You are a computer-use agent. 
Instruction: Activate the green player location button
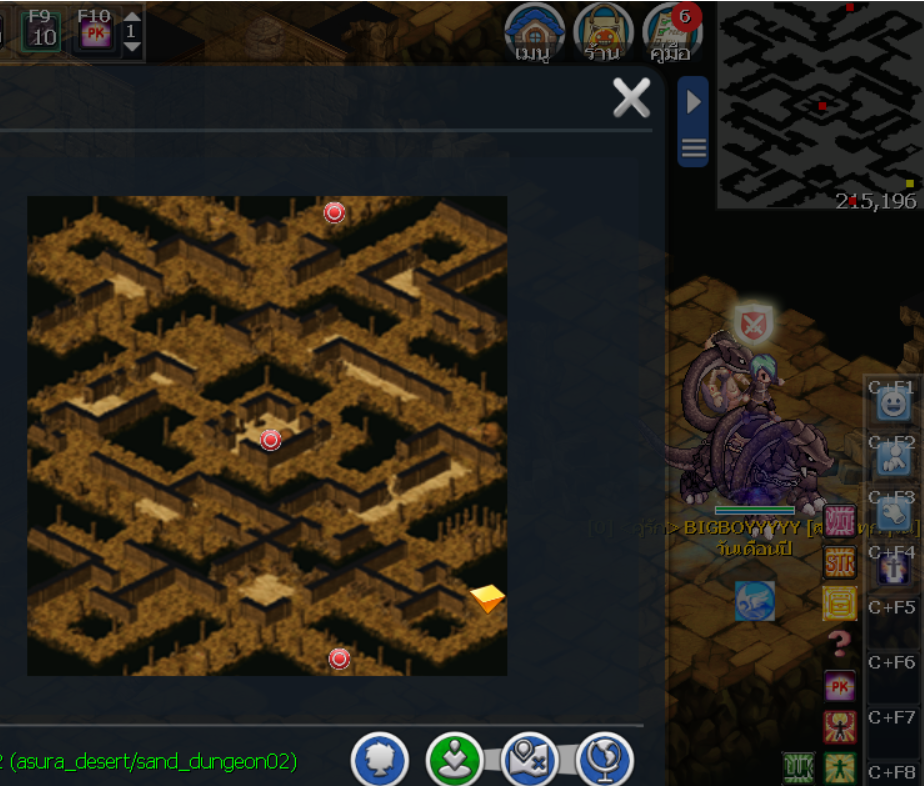[x=455, y=761]
